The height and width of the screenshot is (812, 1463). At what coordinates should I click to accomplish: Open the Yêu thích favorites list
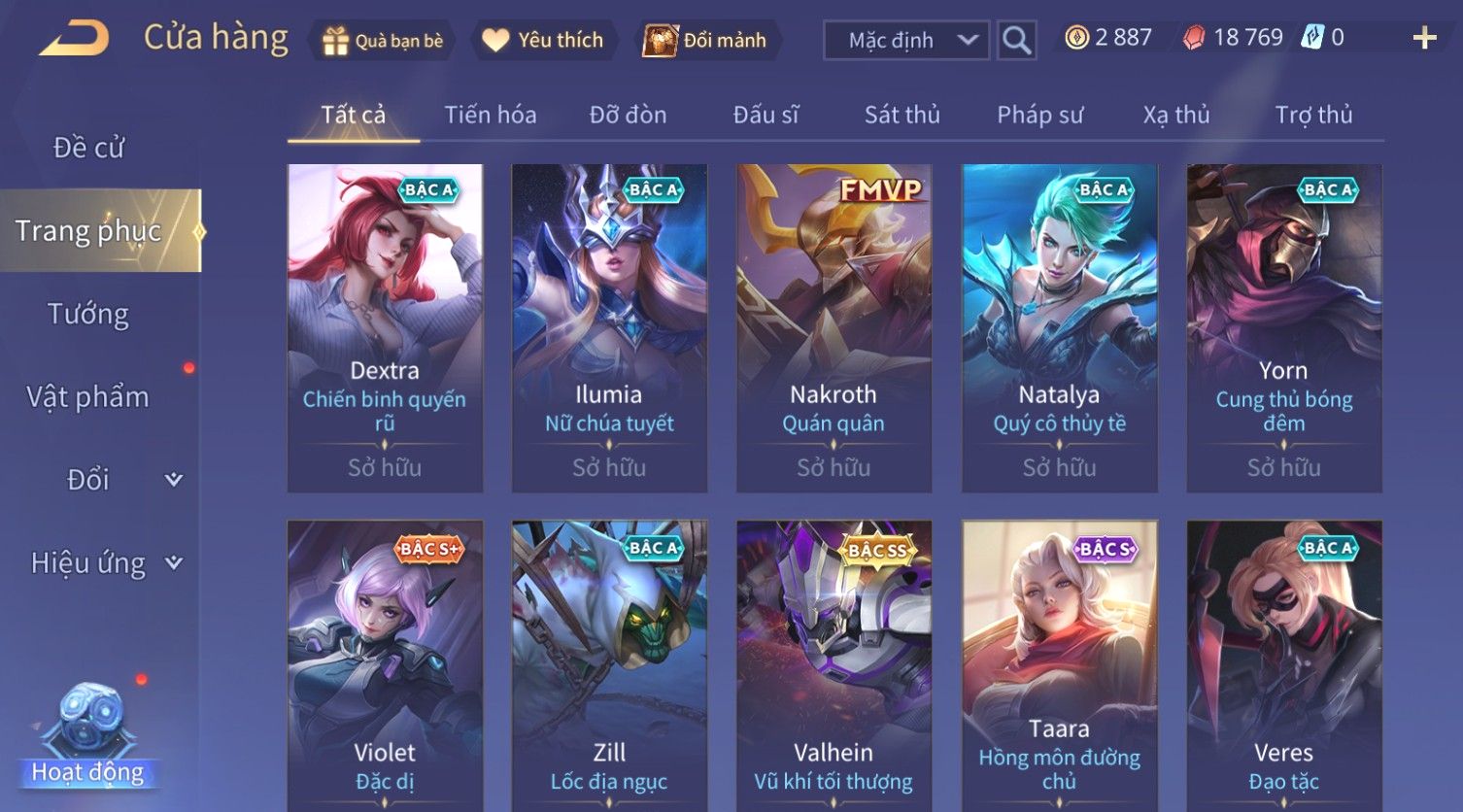tap(544, 41)
